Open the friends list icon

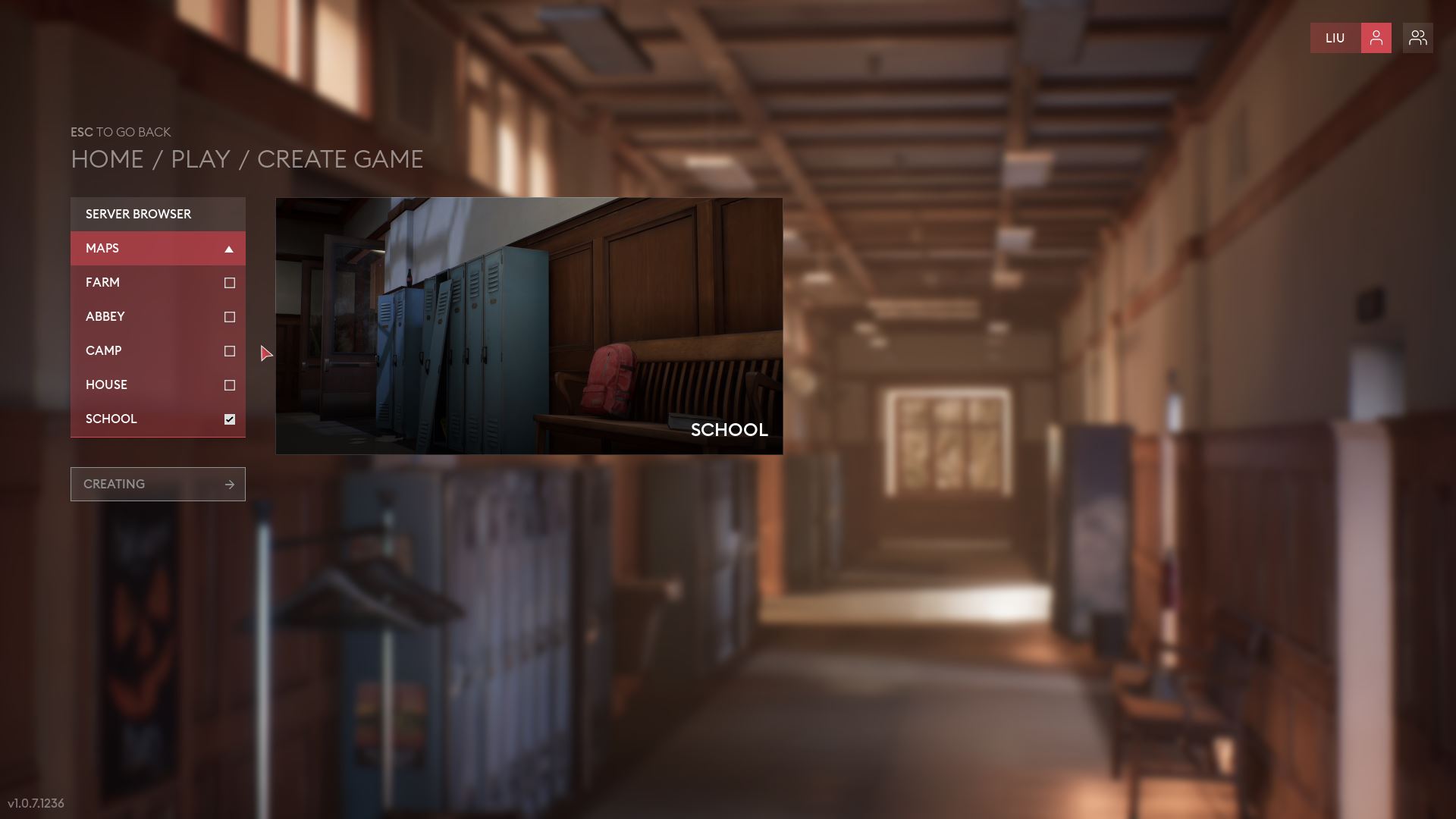click(1417, 38)
